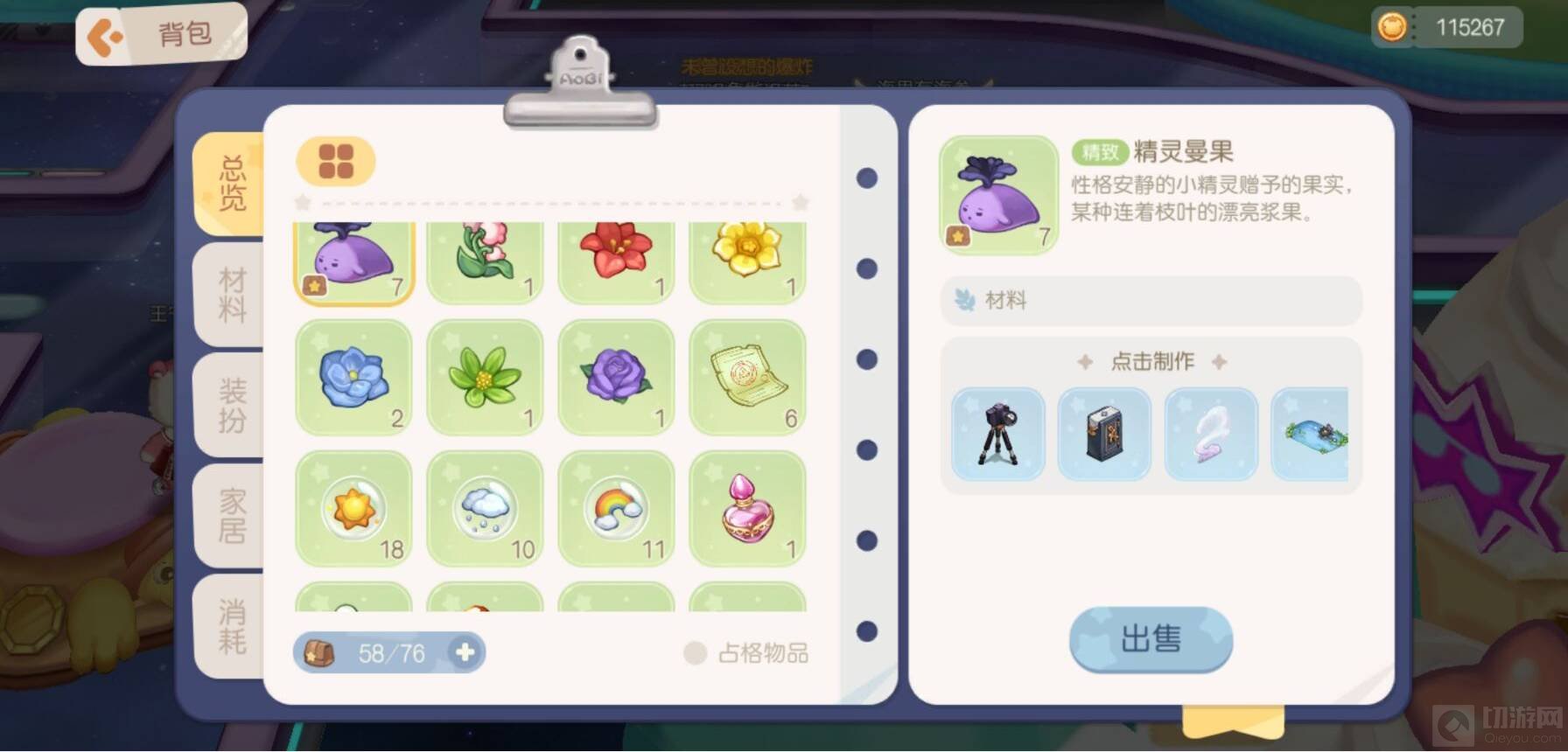Open the 装扮 tab
This screenshot has width=1568, height=752.
(231, 405)
